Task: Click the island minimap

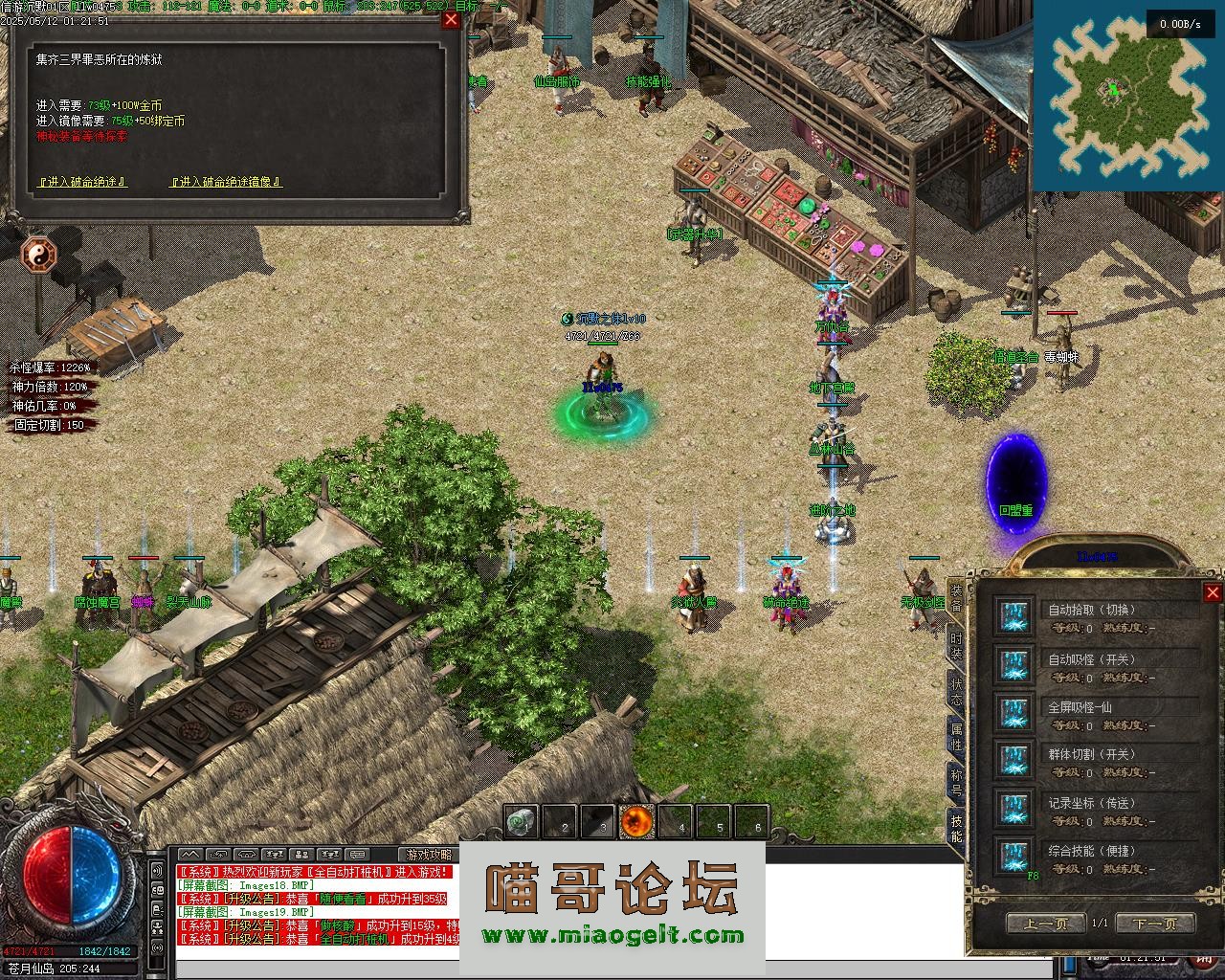Action: tap(1126, 96)
